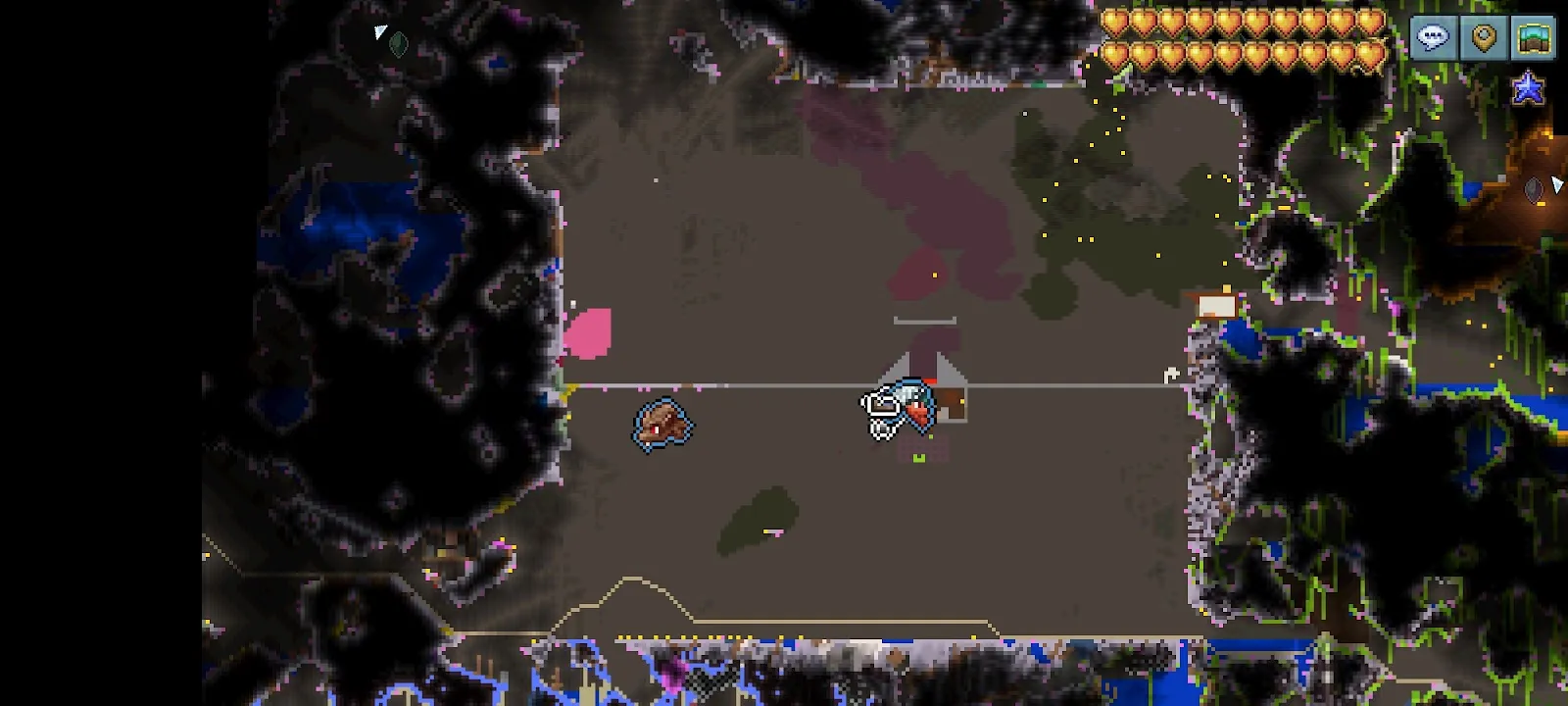This screenshot has height=706, width=1568.
Task: Tap the blue mana star icon
Action: pos(1529,89)
